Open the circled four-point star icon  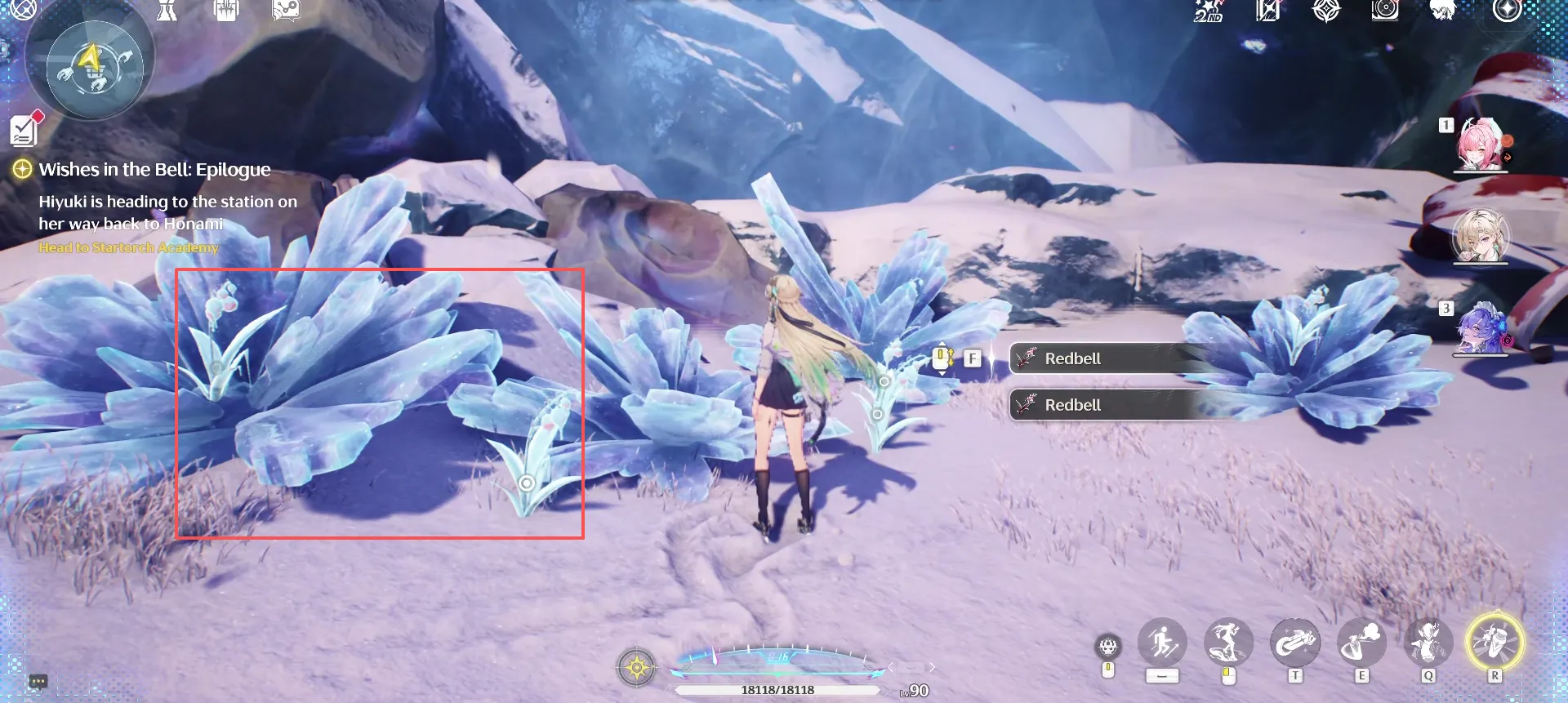pos(1507,11)
